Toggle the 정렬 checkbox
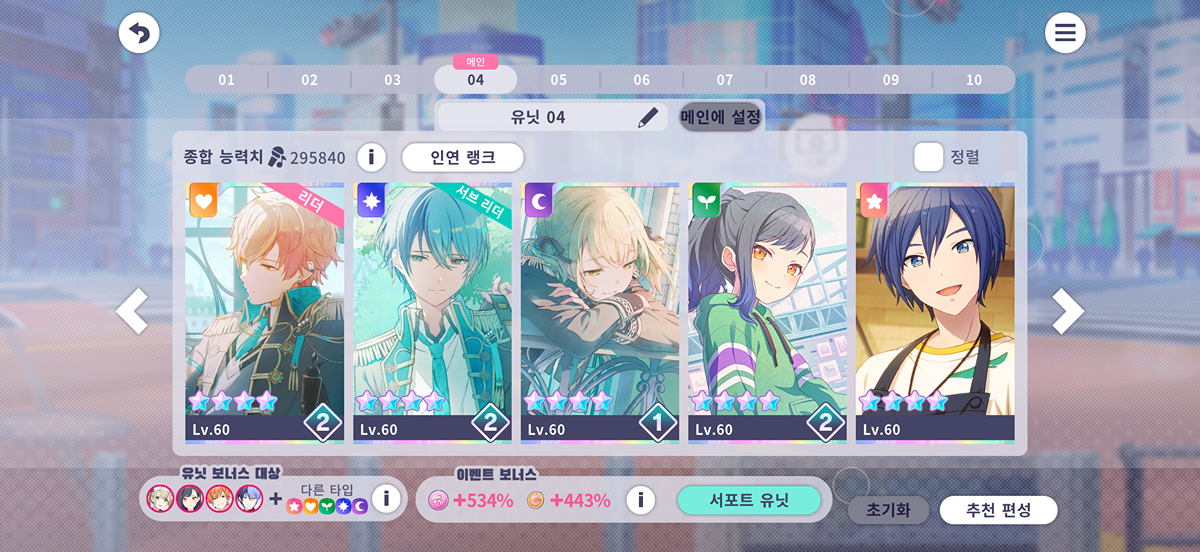Viewport: 1200px width, 552px height. (x=929, y=157)
